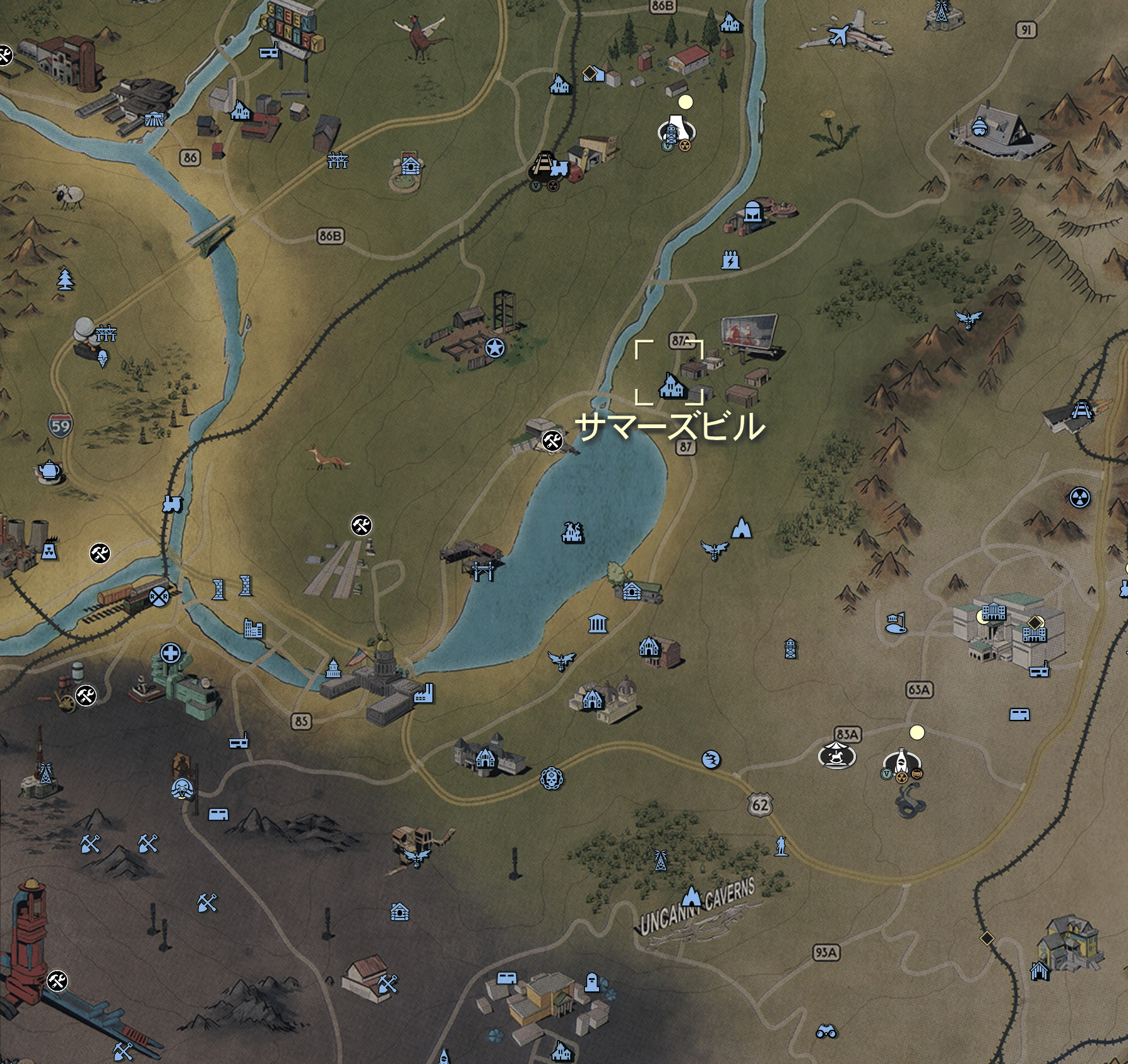Choose the medical cross map marker
The width and height of the screenshot is (1128, 1064).
point(170,652)
